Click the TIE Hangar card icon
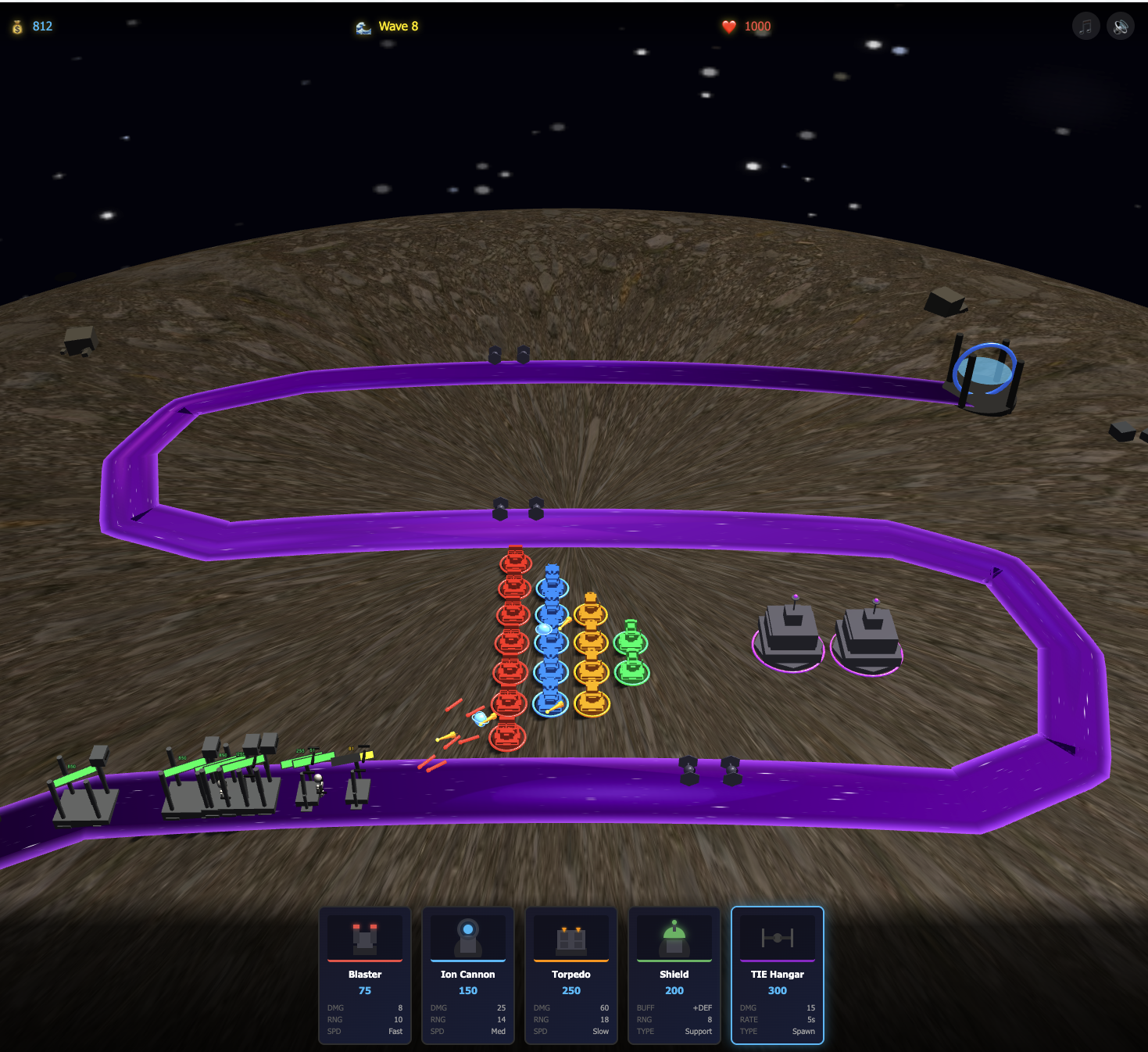1148x1052 pixels. 777,937
